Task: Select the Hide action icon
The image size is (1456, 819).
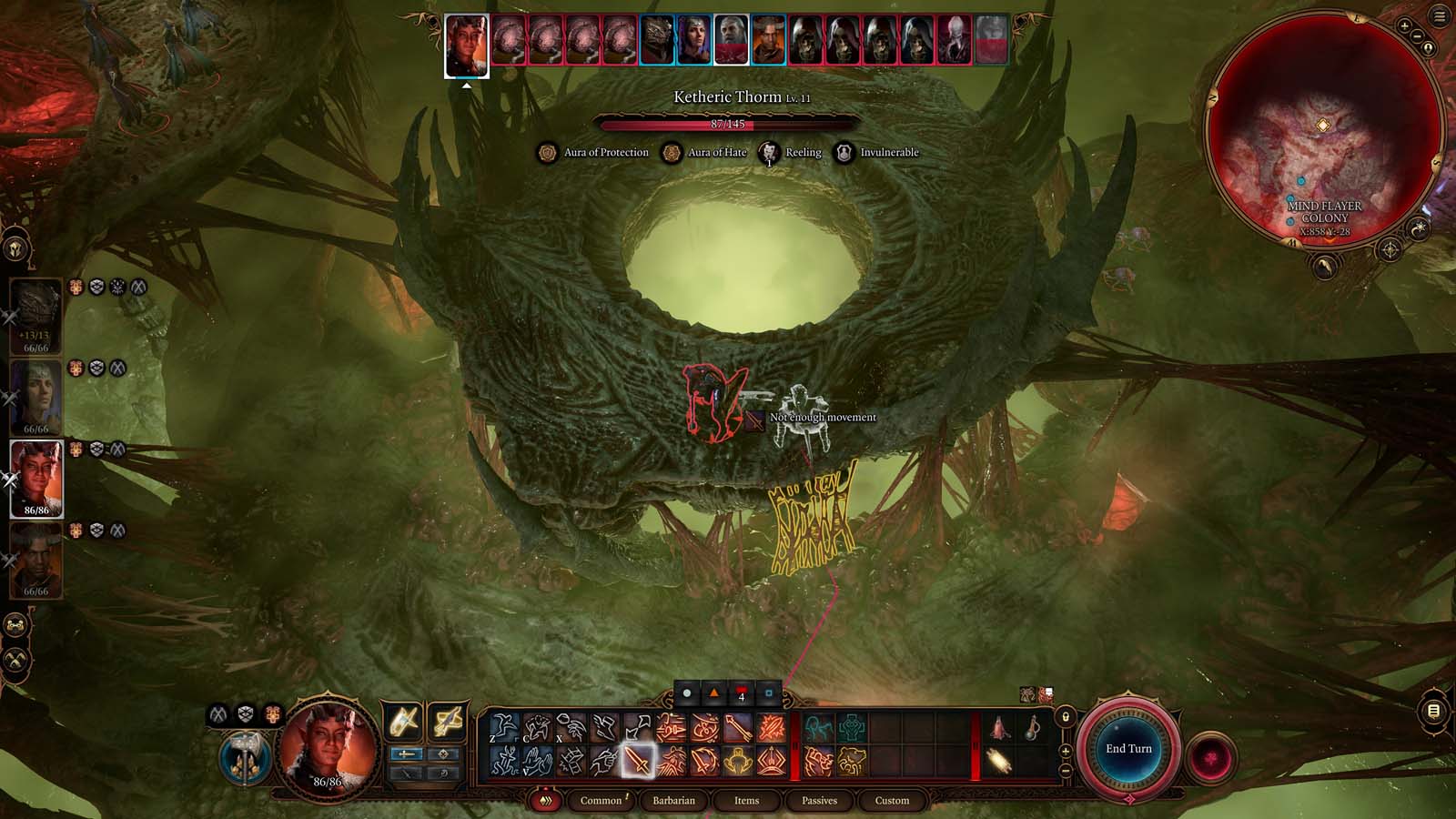Action: [x=536, y=726]
